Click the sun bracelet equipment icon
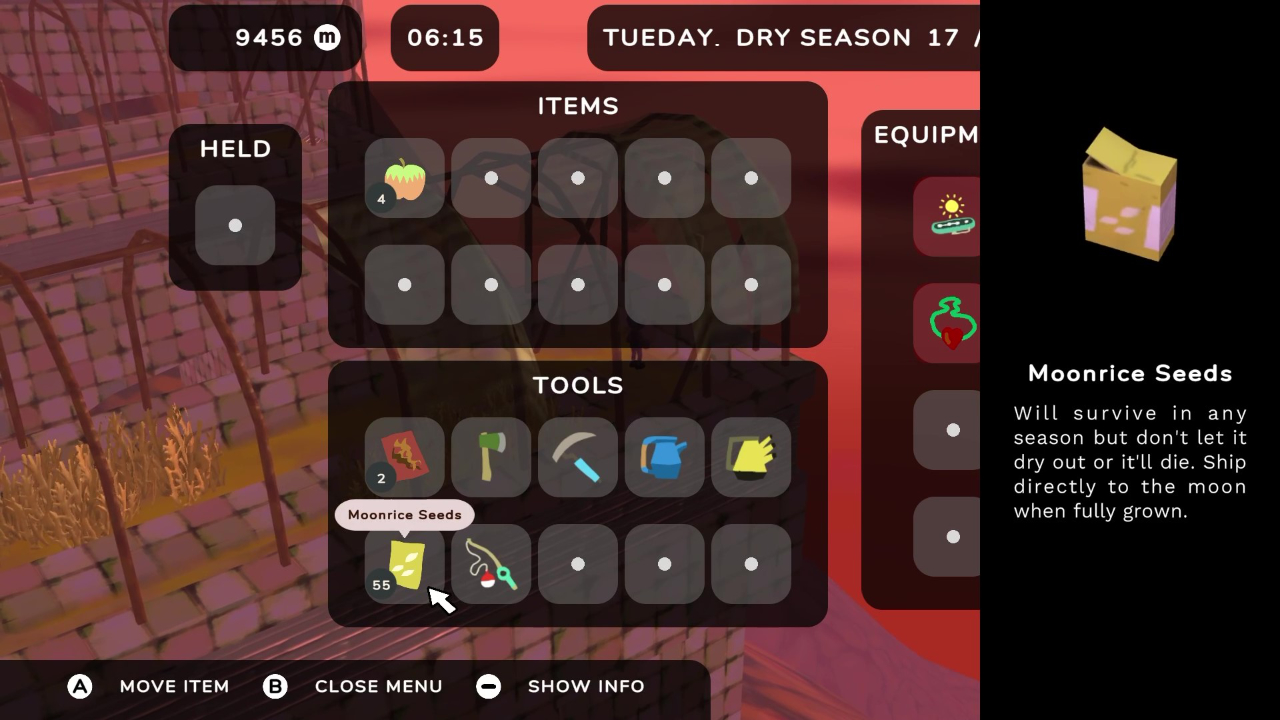This screenshot has height=720, width=1280. click(x=948, y=216)
